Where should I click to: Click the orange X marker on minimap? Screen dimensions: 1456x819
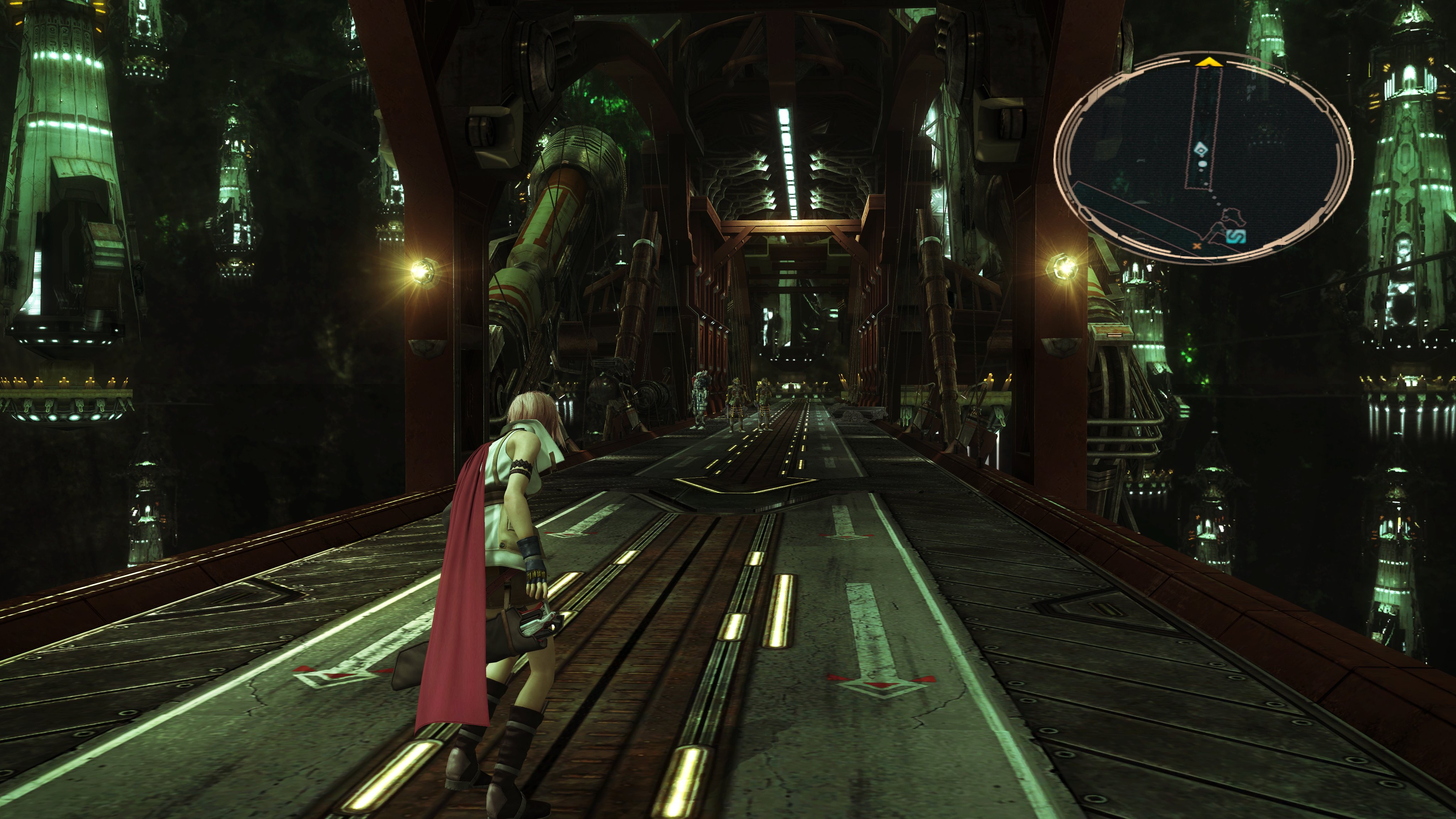[x=1197, y=245]
